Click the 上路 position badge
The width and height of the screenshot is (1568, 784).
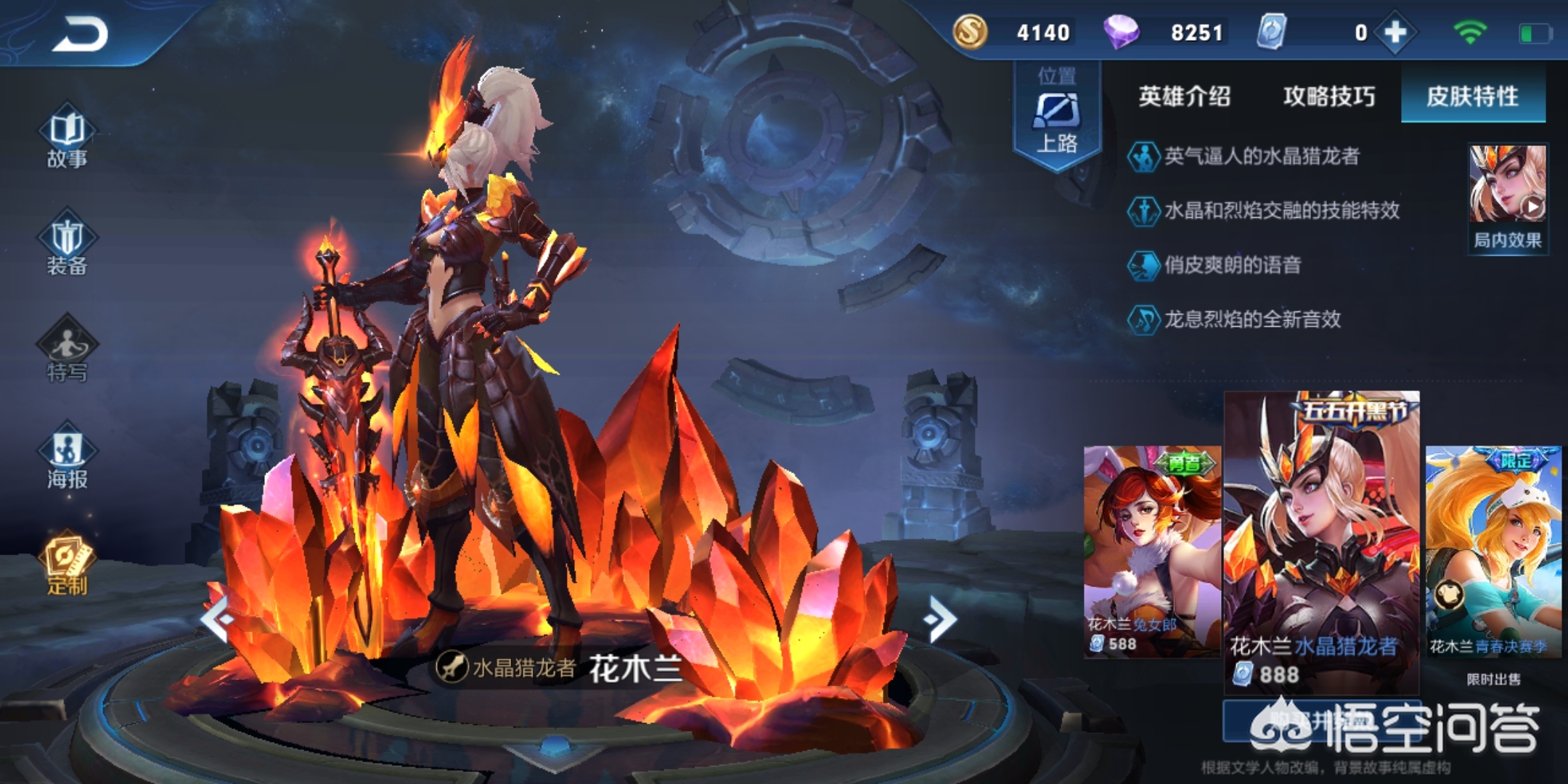pyautogui.click(x=1057, y=116)
